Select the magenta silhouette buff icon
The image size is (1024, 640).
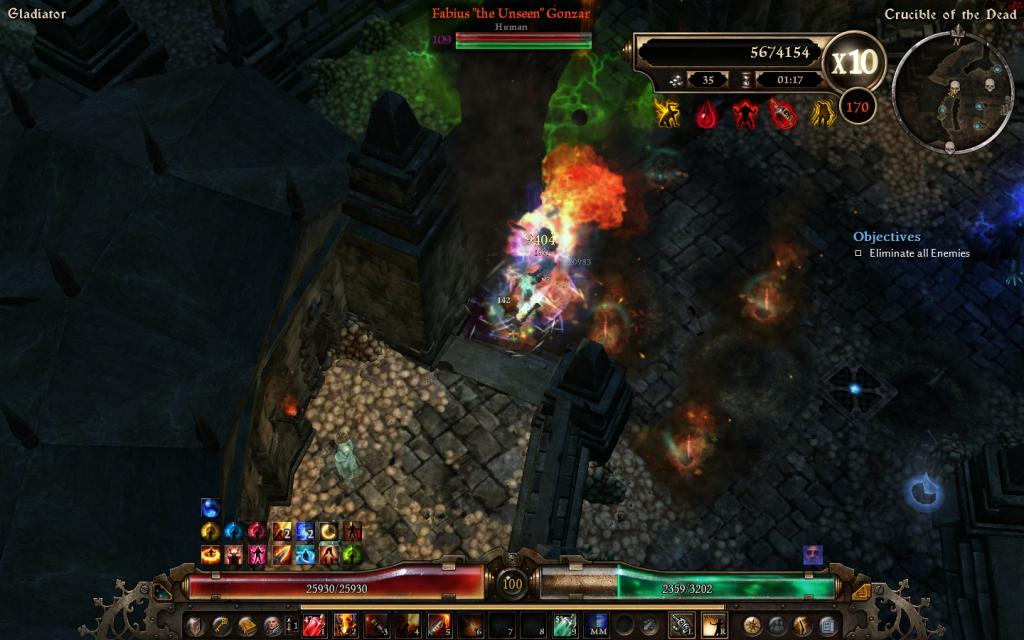(257, 554)
